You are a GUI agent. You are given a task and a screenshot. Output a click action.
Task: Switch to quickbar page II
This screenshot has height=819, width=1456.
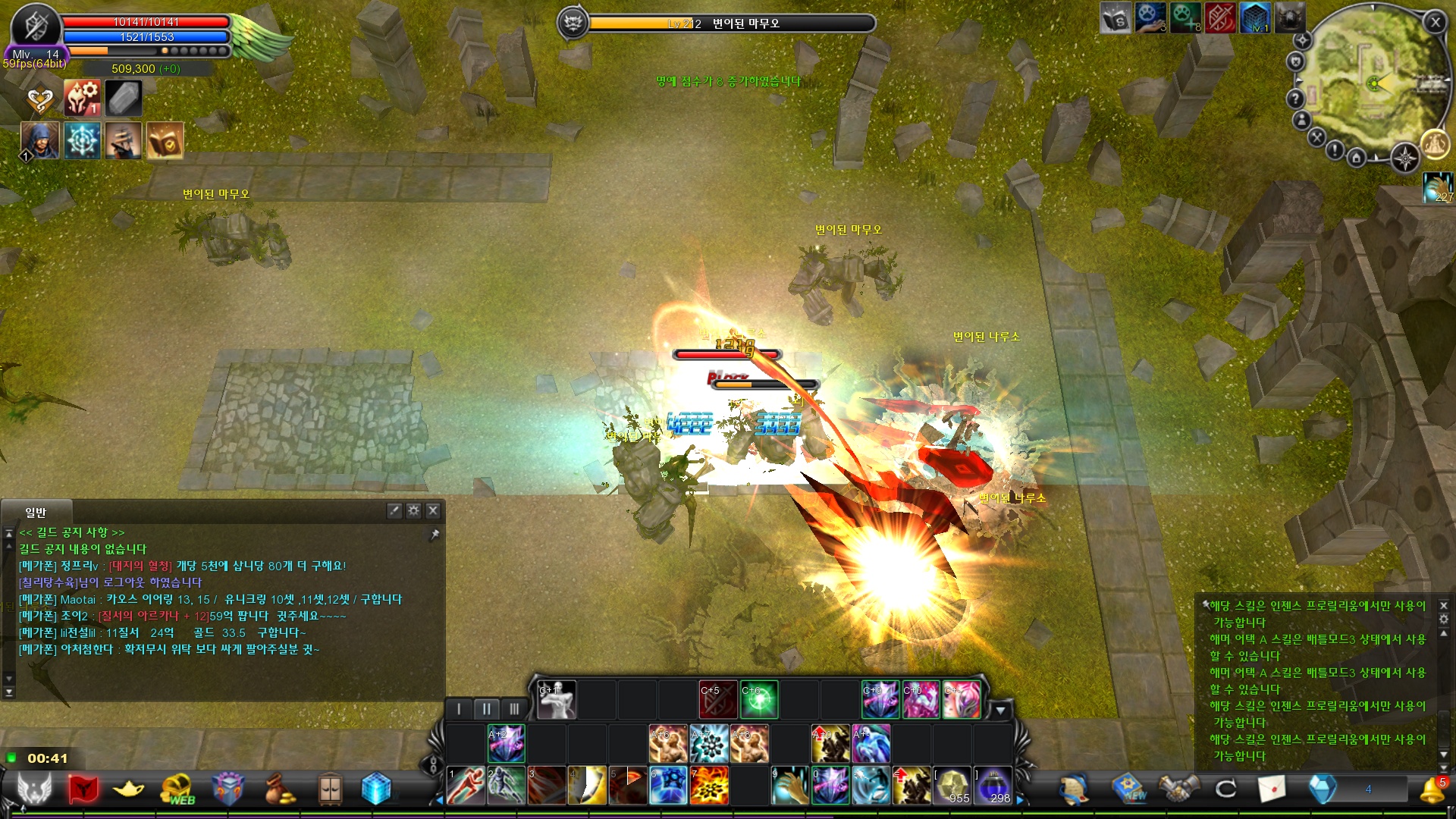tap(486, 709)
